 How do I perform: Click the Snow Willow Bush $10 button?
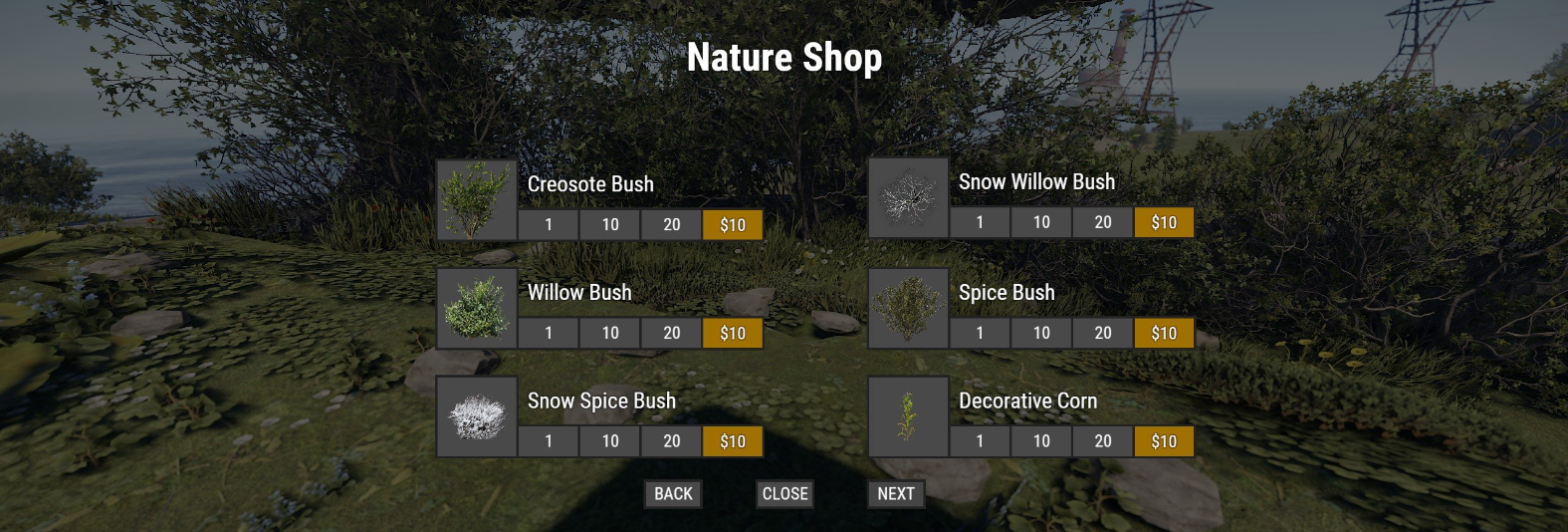pos(1164,223)
